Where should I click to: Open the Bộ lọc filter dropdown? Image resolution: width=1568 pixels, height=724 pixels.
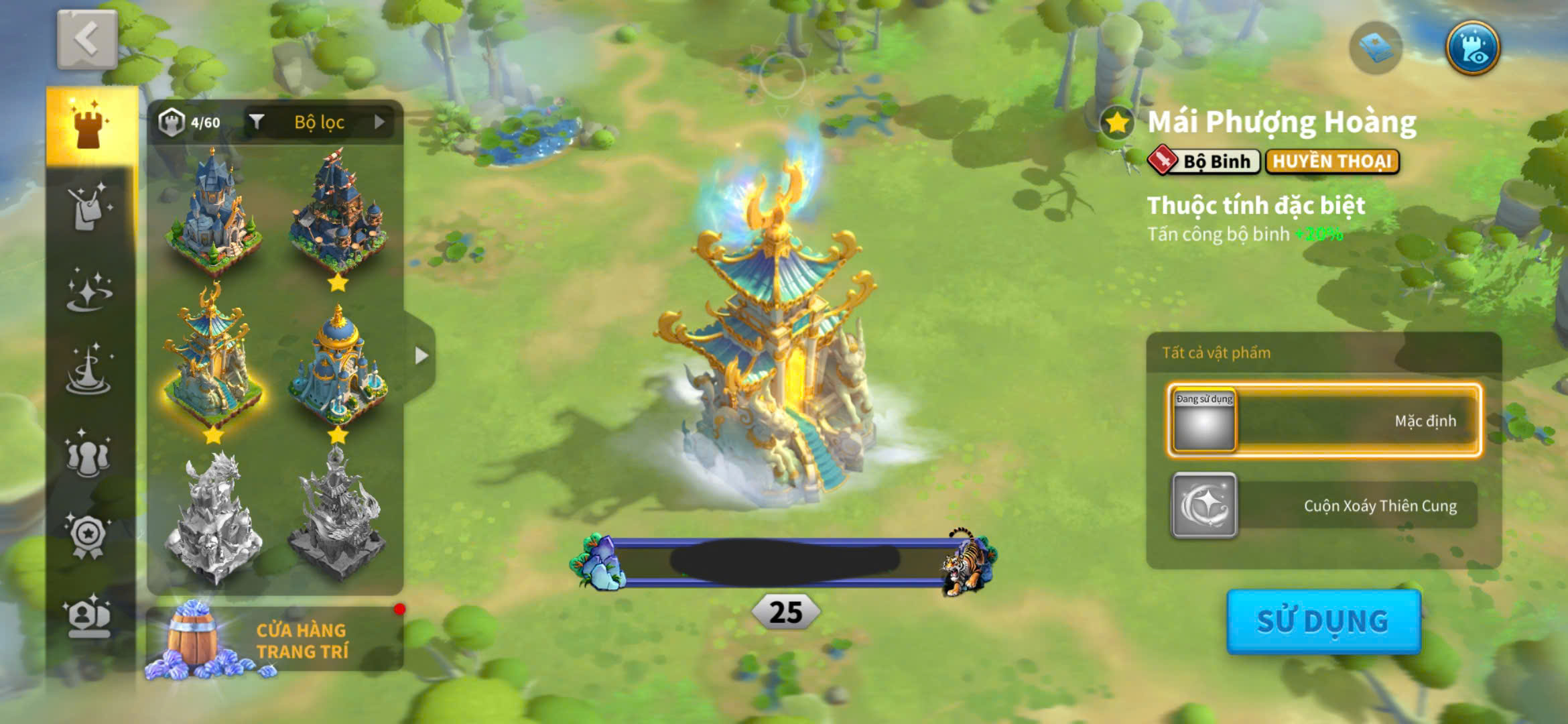click(319, 122)
